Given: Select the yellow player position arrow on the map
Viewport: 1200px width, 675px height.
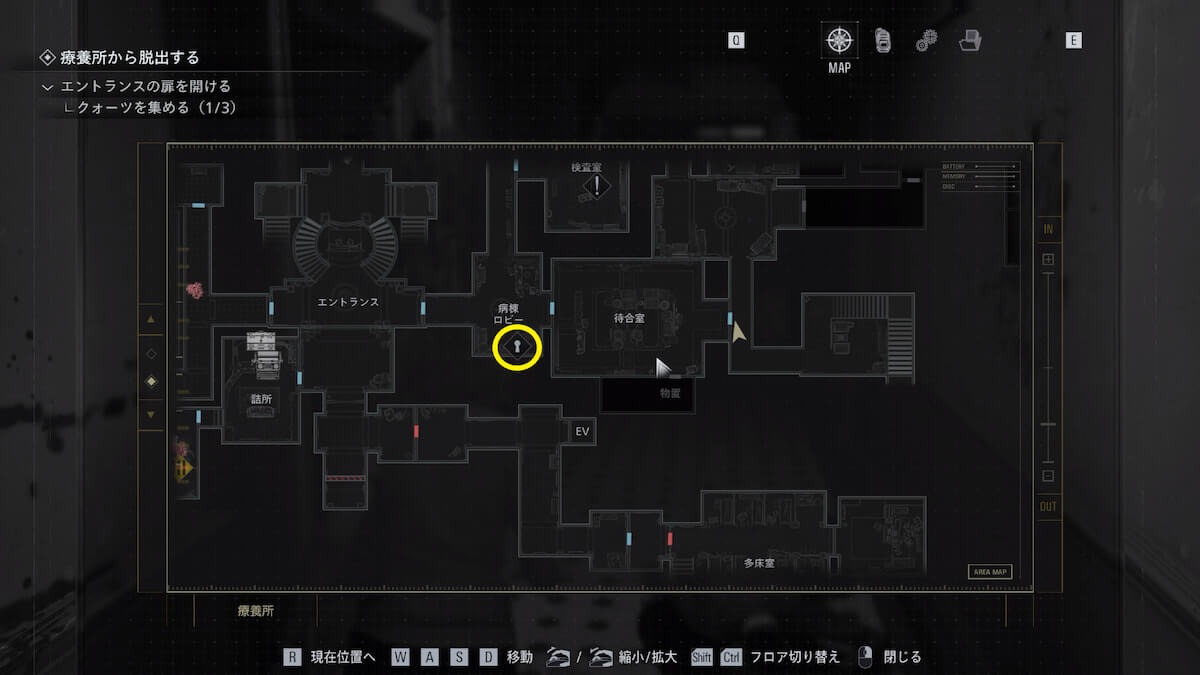Looking at the screenshot, I should tap(738, 332).
